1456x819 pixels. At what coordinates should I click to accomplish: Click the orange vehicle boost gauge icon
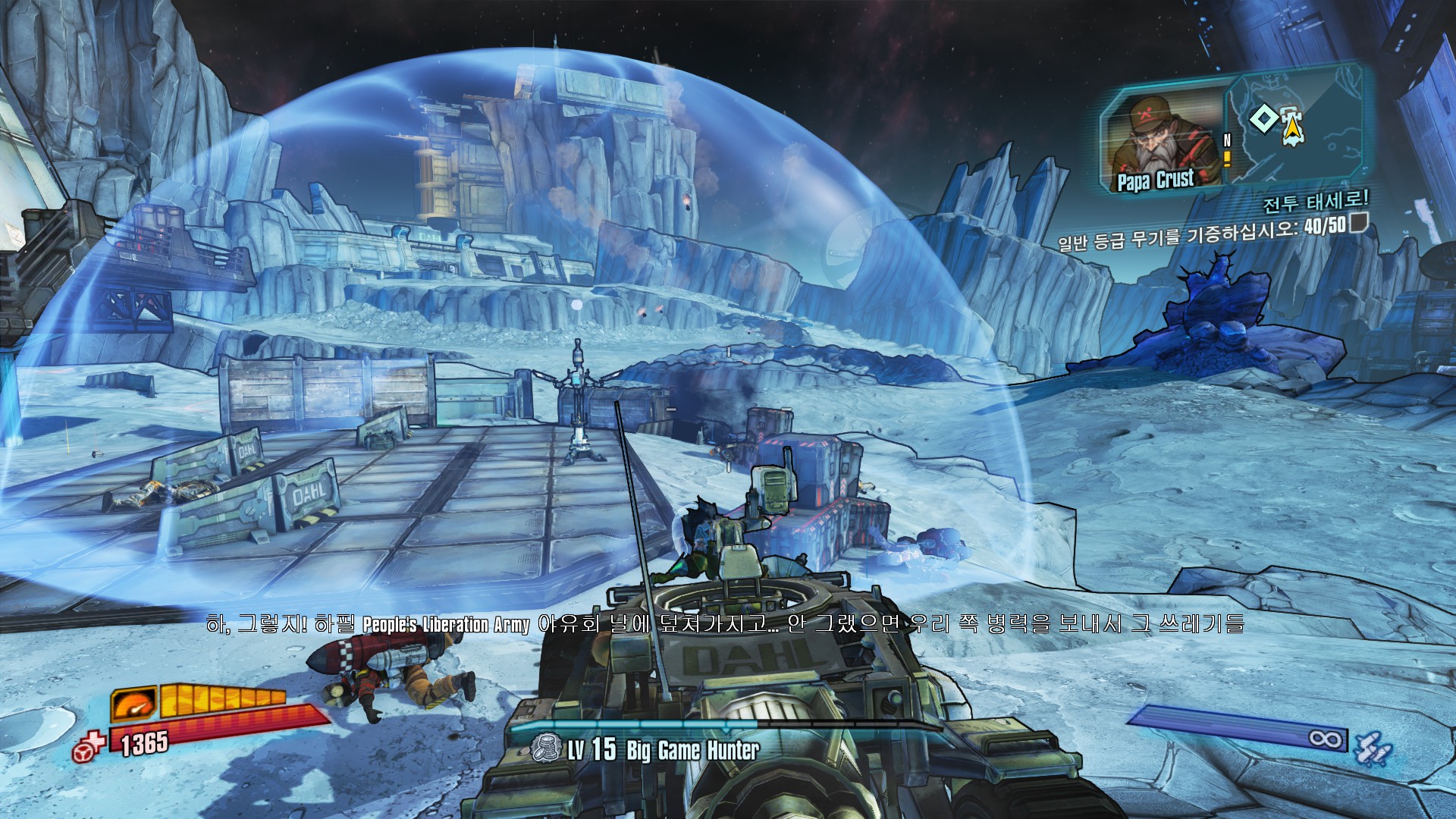134,704
